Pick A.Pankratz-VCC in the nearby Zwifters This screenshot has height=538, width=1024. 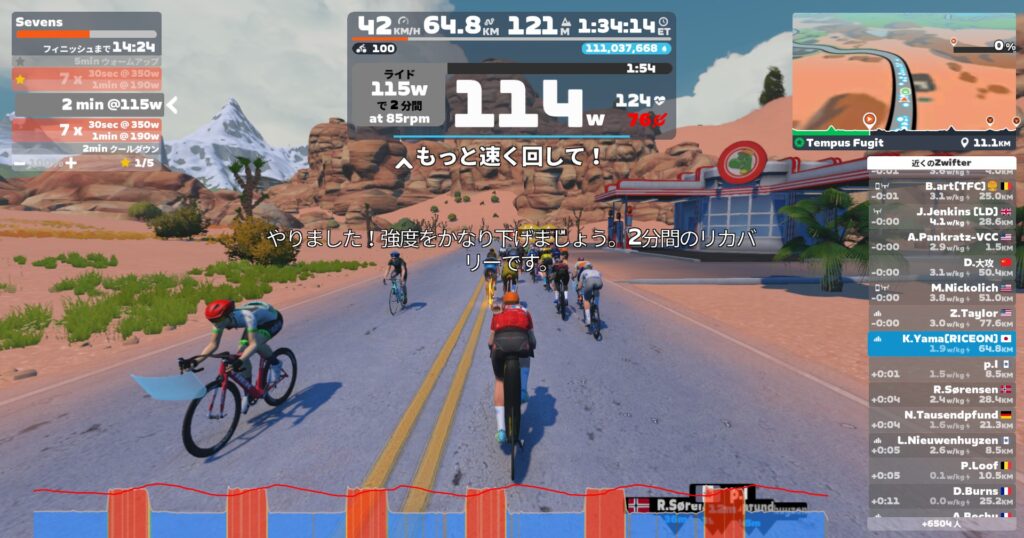[942, 242]
